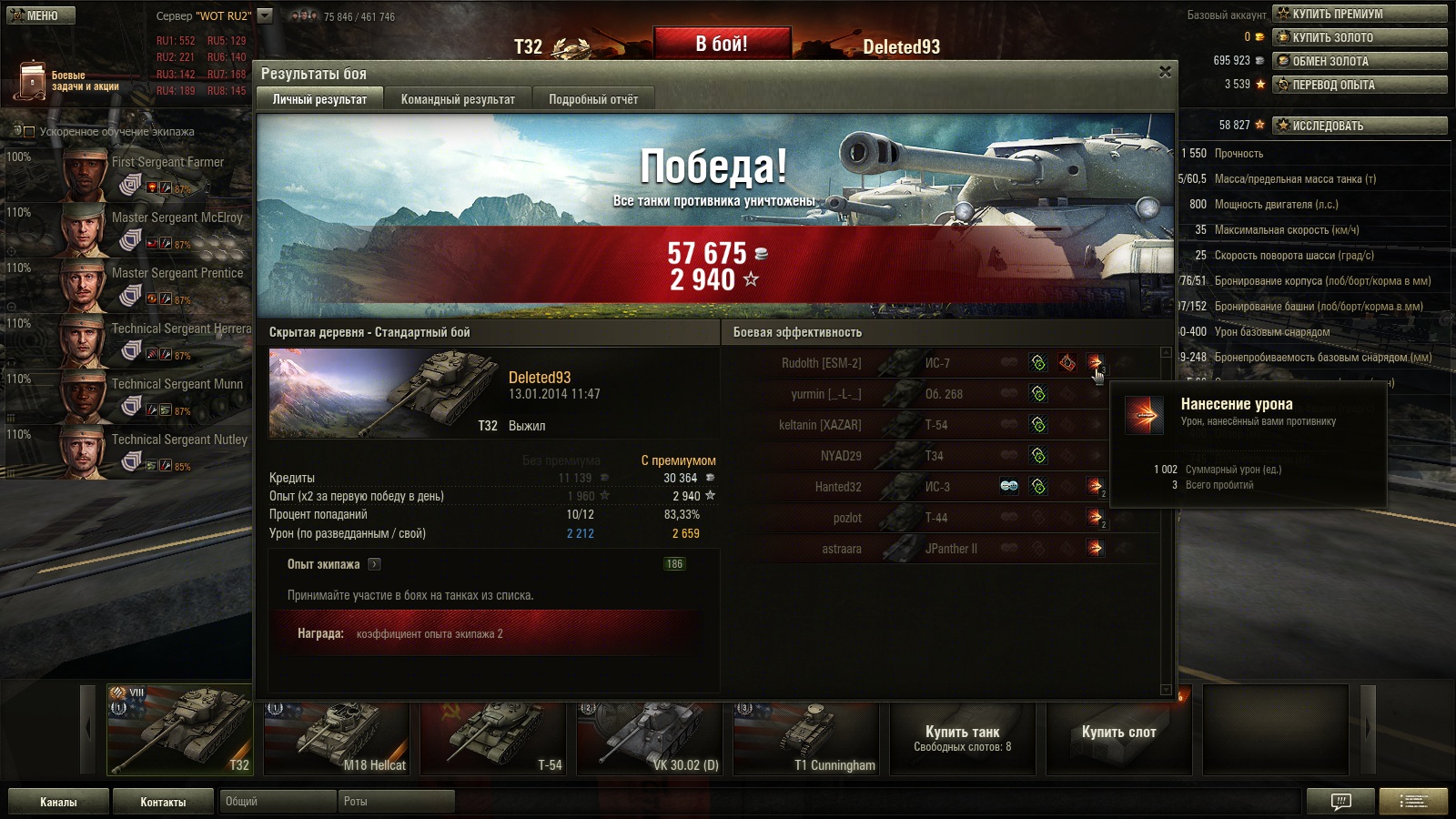Click the Купить золото button
This screenshot has width=1456, height=819.
1360,37
